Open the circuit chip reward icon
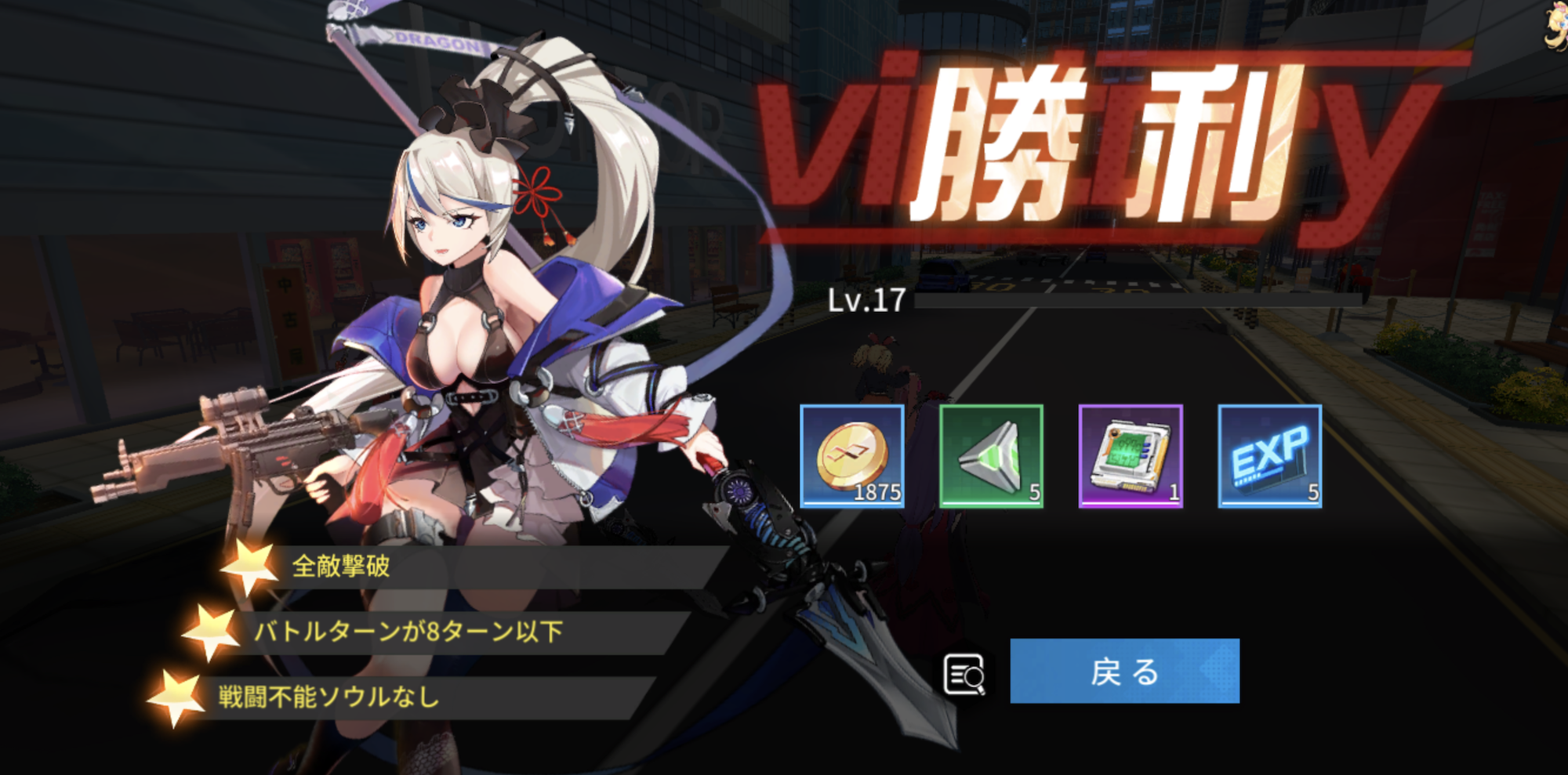The image size is (1568, 775). click(x=1130, y=456)
